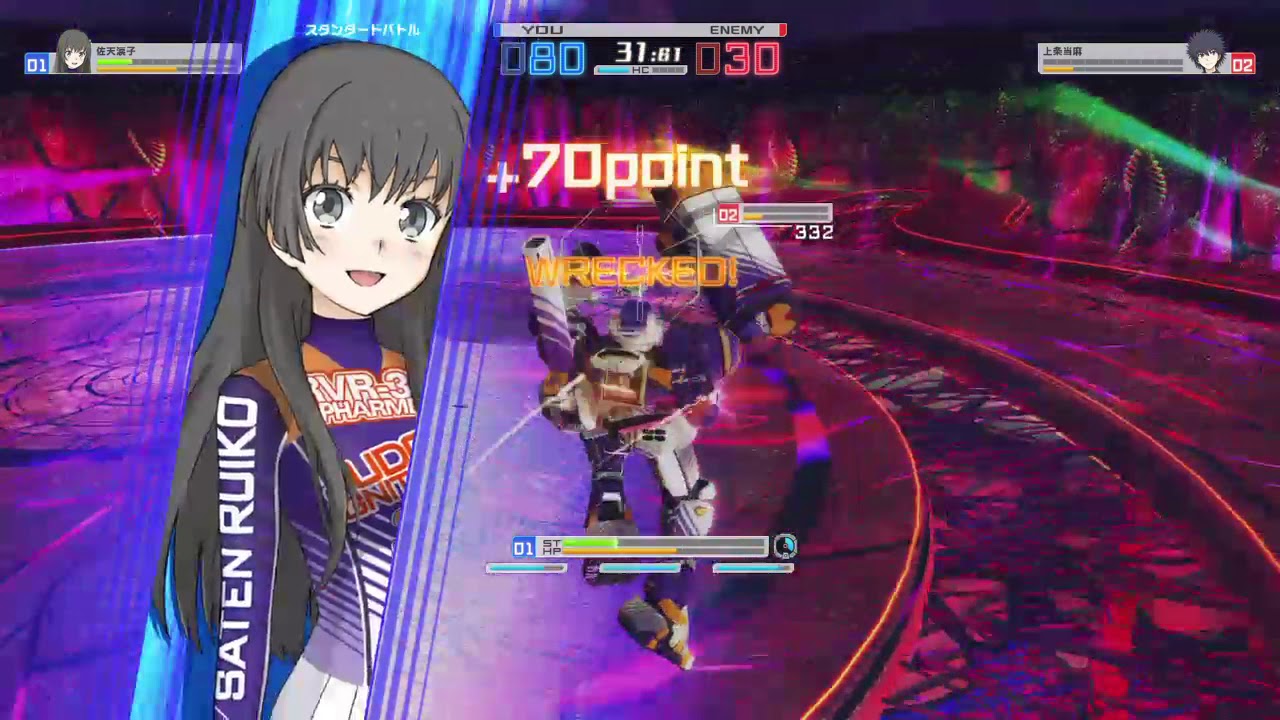The image size is (1280, 720).
Task: Expand the left weapon ammo gauge
Action: [x=525, y=568]
